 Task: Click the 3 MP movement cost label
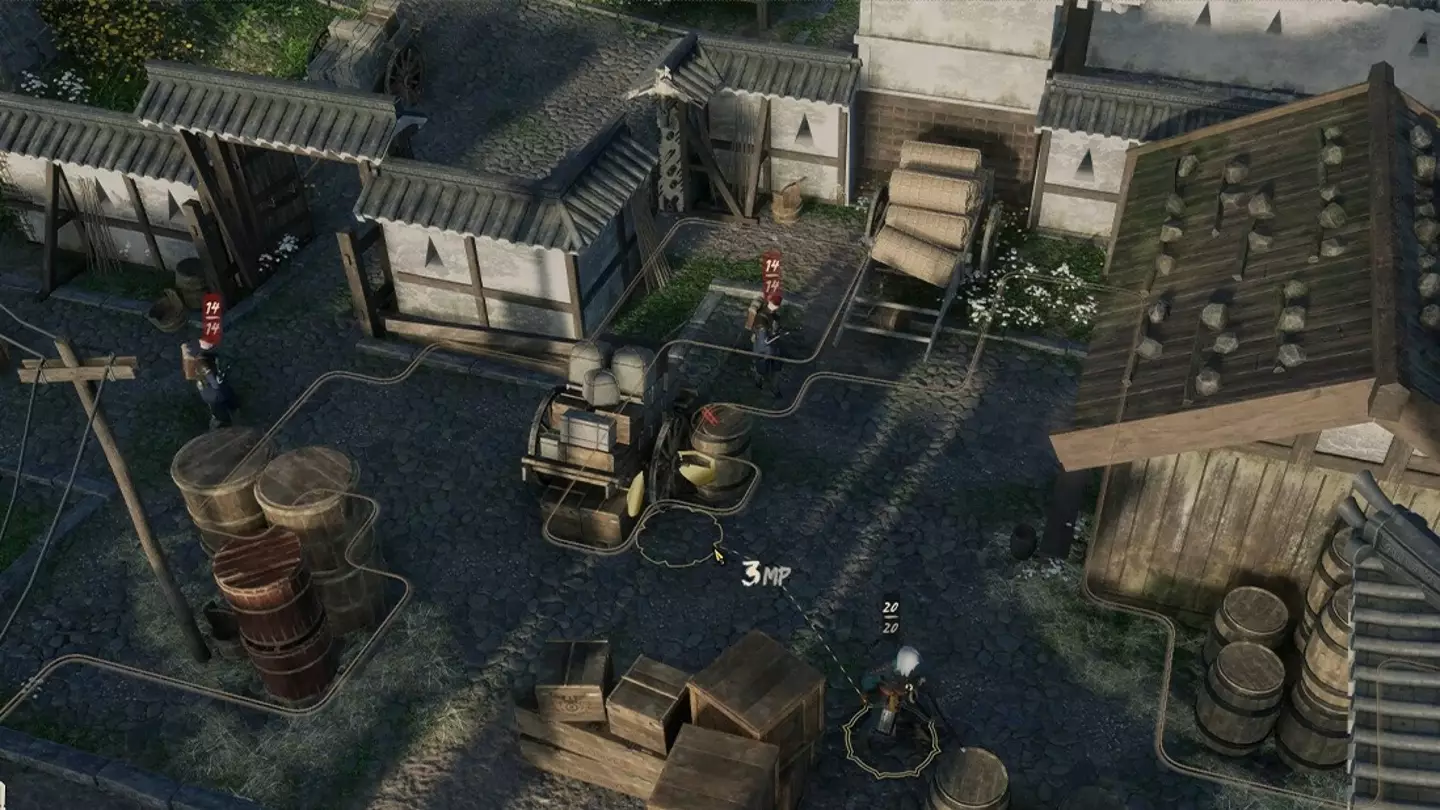click(766, 575)
